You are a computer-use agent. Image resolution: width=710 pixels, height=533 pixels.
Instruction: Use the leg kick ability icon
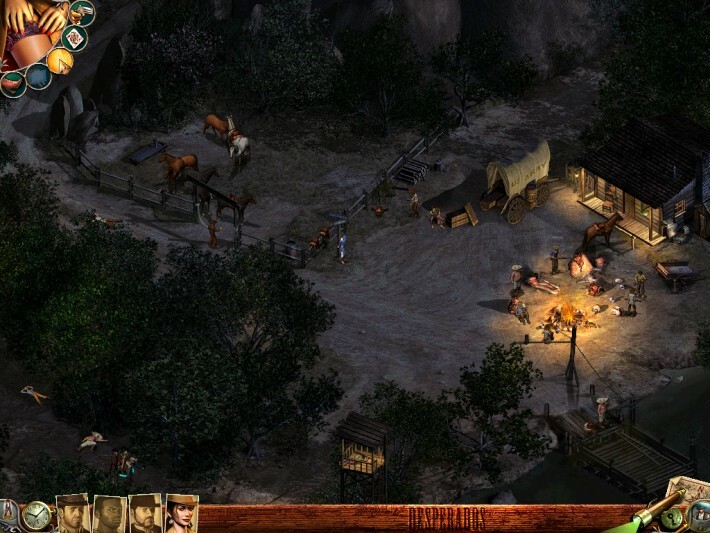click(13, 82)
